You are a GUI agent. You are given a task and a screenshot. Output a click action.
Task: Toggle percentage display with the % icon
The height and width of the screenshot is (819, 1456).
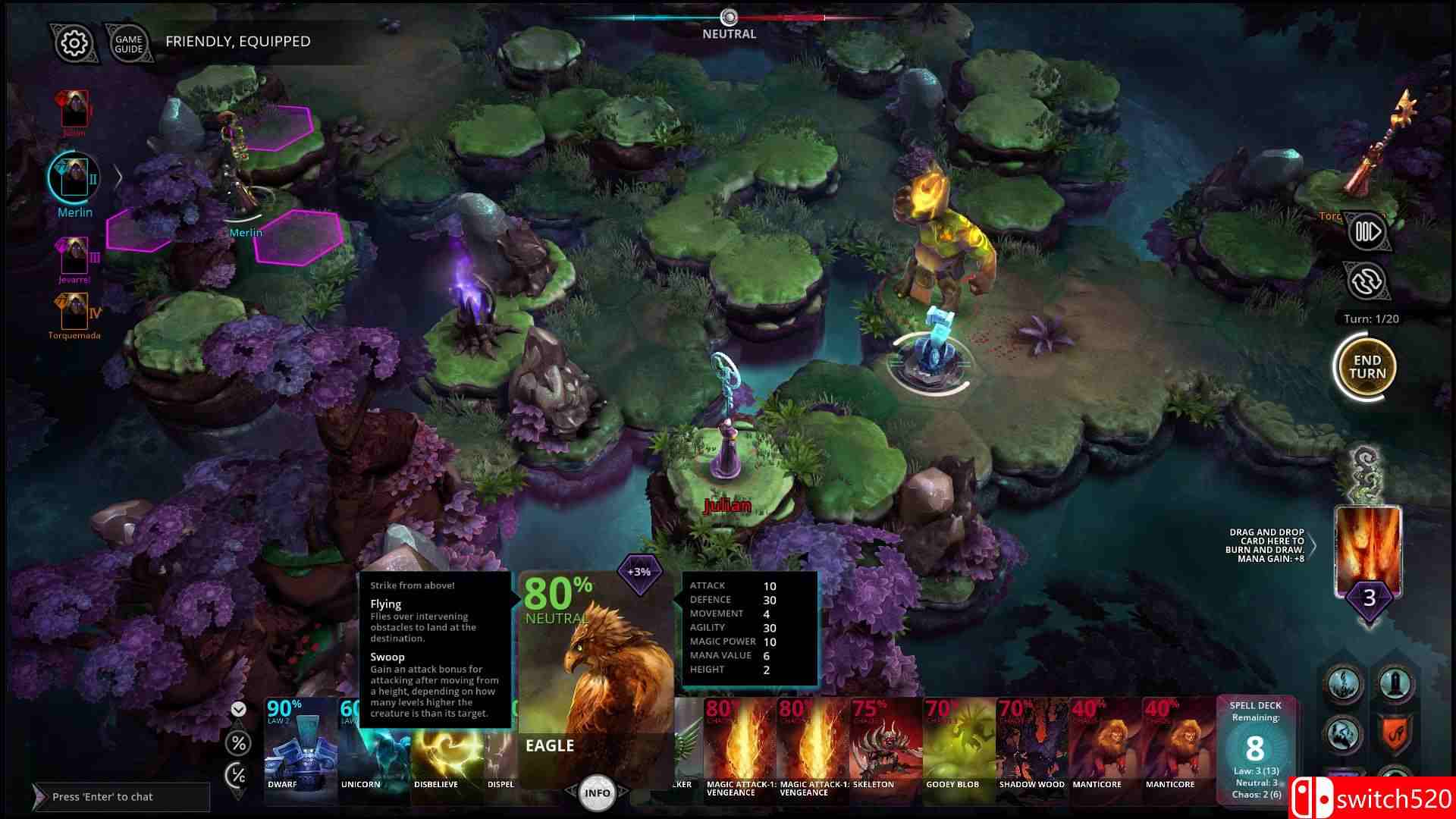click(x=237, y=744)
